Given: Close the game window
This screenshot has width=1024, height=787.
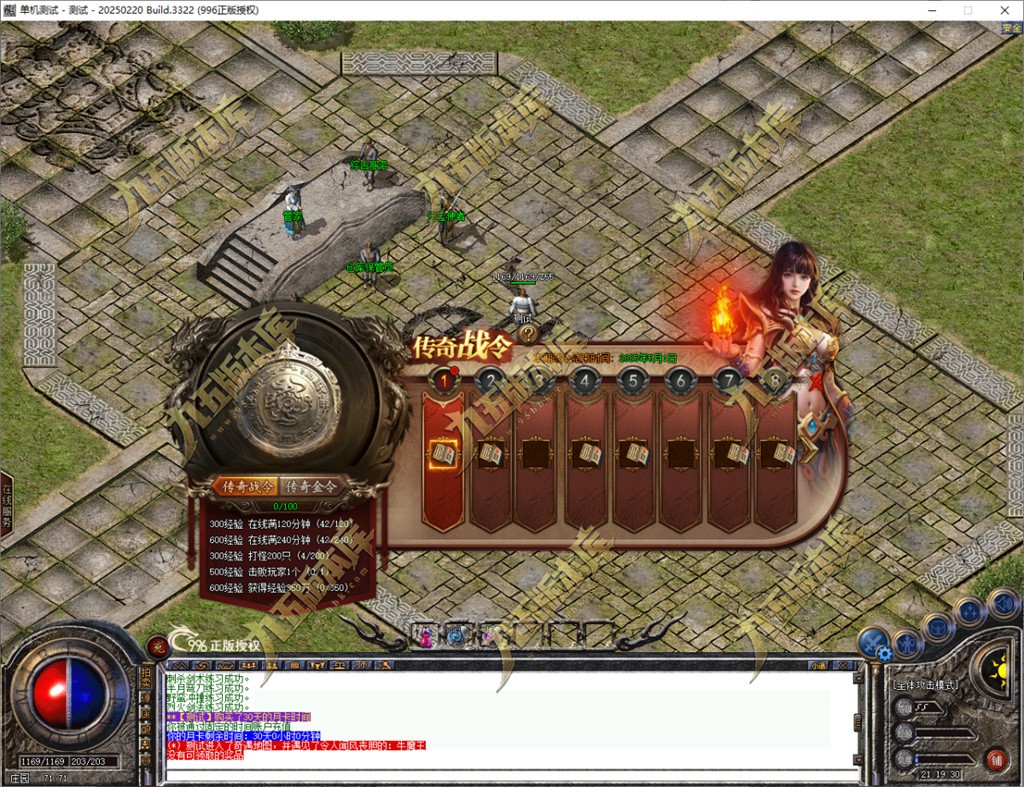Looking at the screenshot, I should 1005,10.
